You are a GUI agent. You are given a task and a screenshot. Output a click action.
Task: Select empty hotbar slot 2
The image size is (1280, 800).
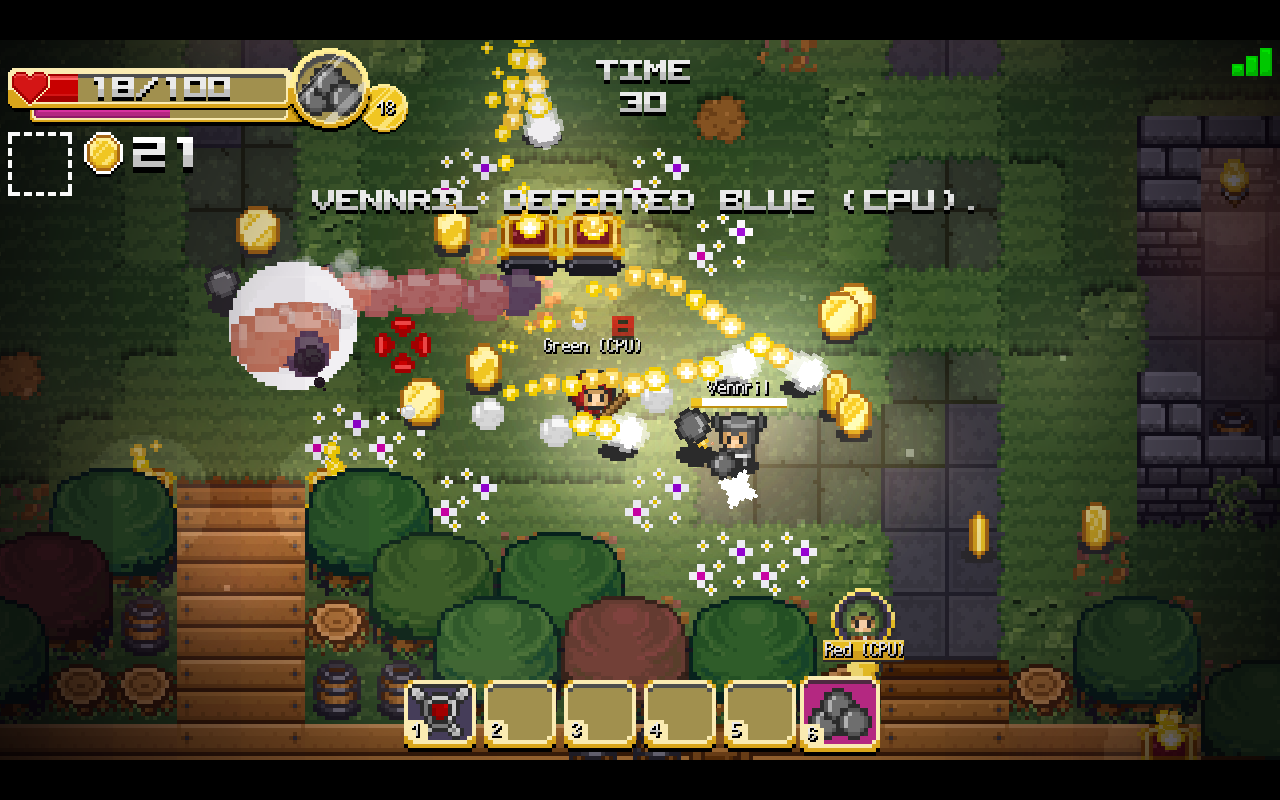[519, 711]
